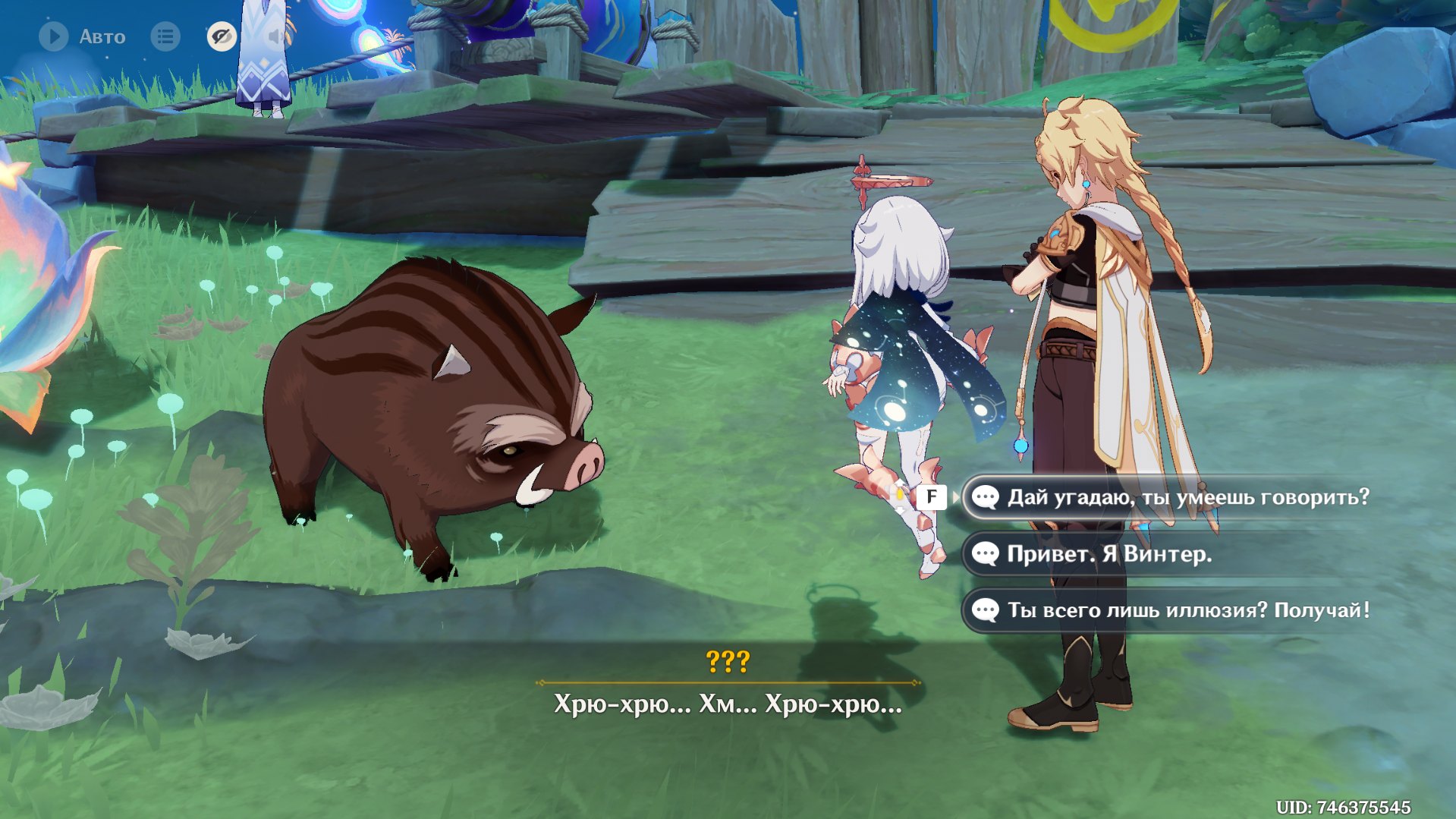
Task: Hide the dialogue interface with eye icon
Action: click(222, 36)
